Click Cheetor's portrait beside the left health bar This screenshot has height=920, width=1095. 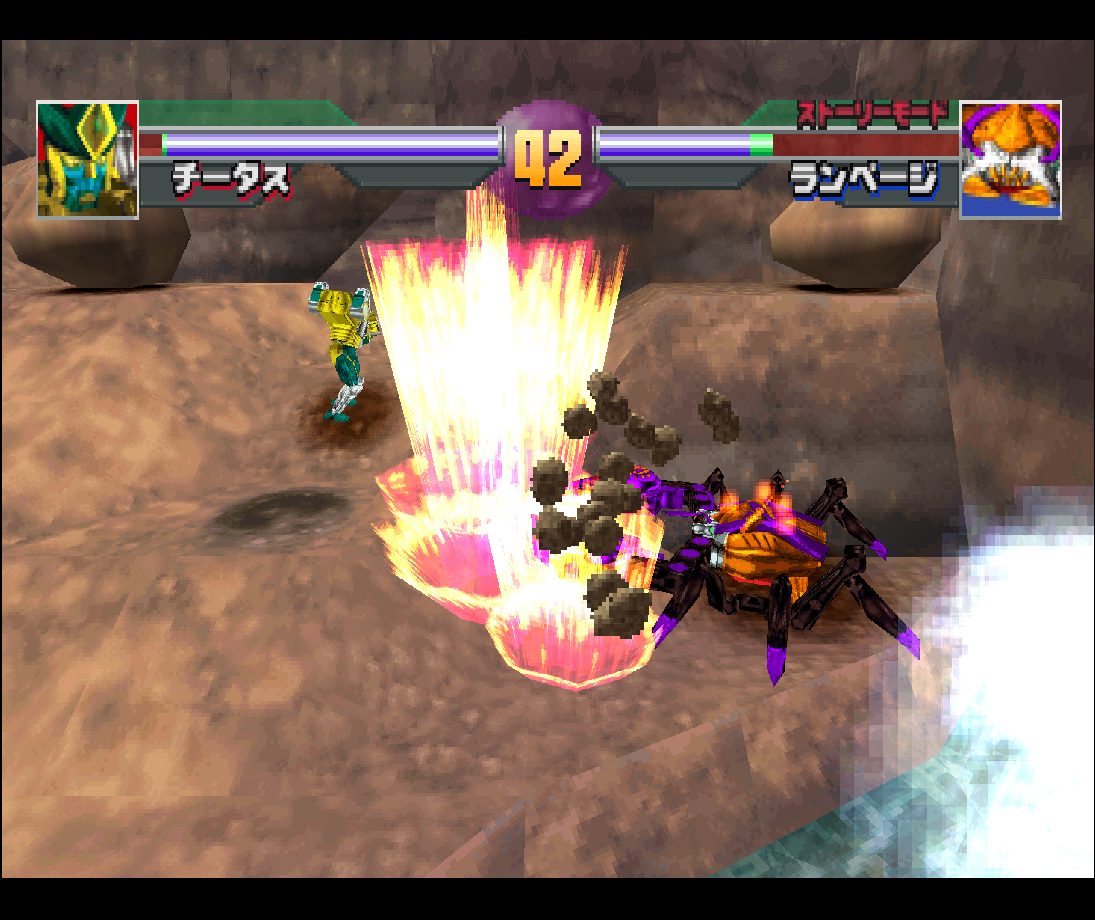point(87,159)
